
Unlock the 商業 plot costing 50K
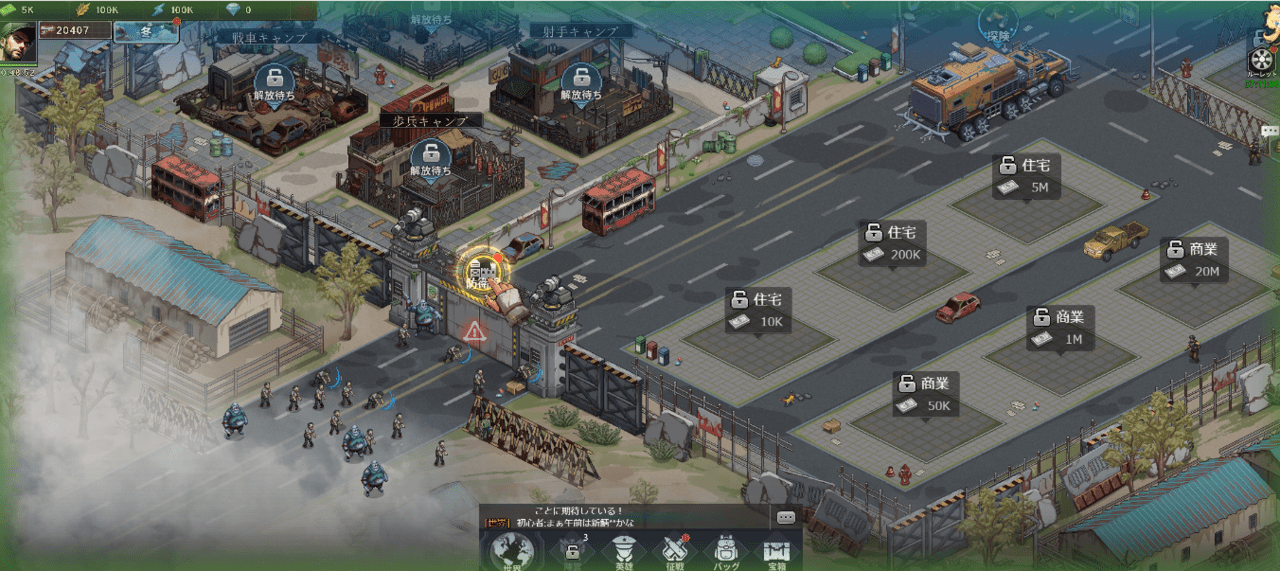(926, 394)
